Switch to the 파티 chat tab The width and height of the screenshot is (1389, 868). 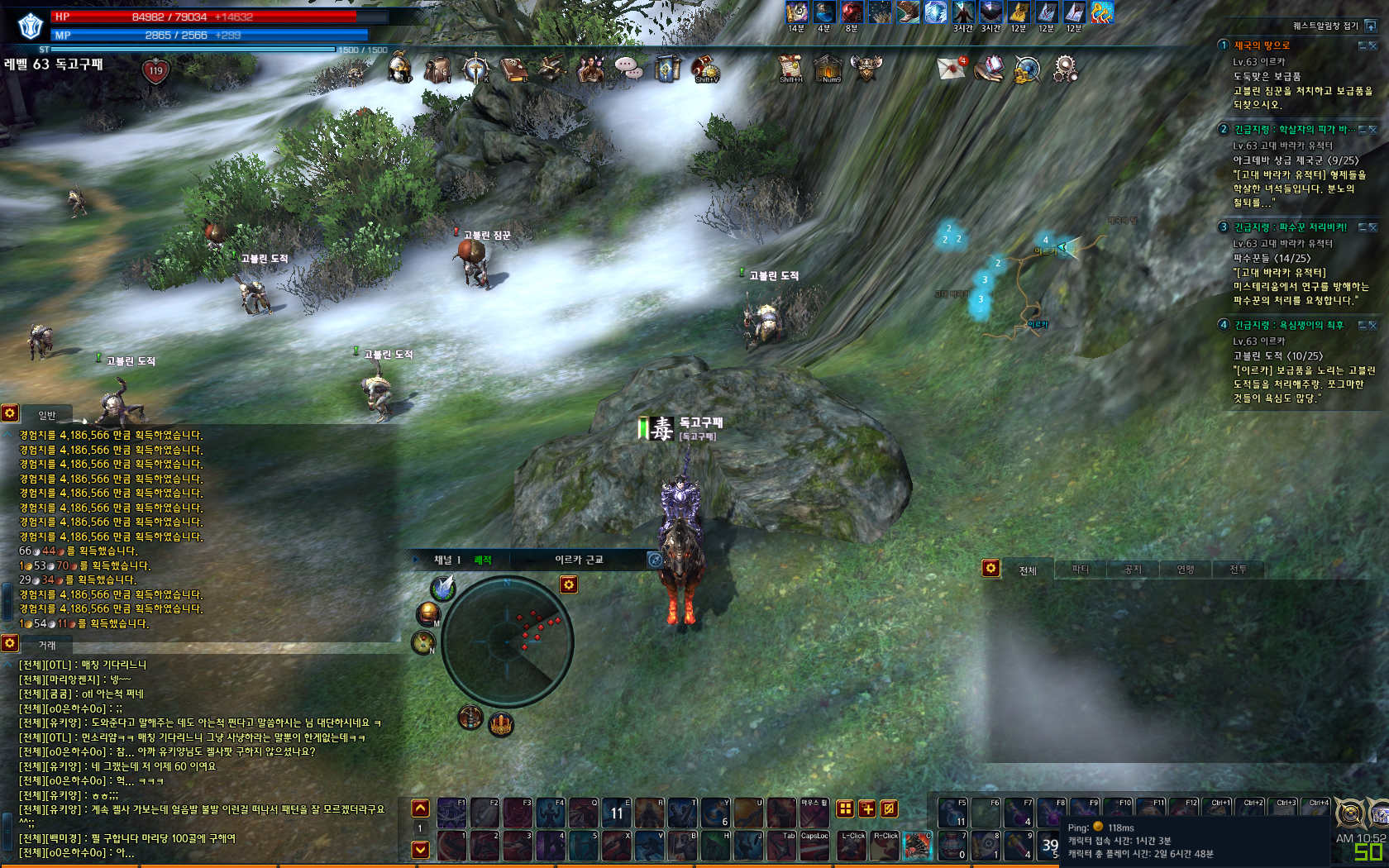click(1081, 570)
